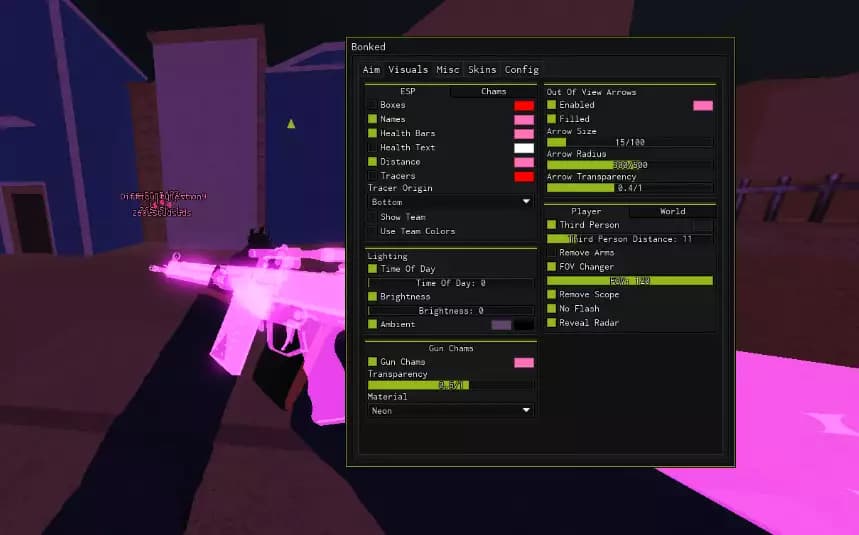Toggle the Health Bars checkbox
The width and height of the screenshot is (859, 535).
pos(373,133)
